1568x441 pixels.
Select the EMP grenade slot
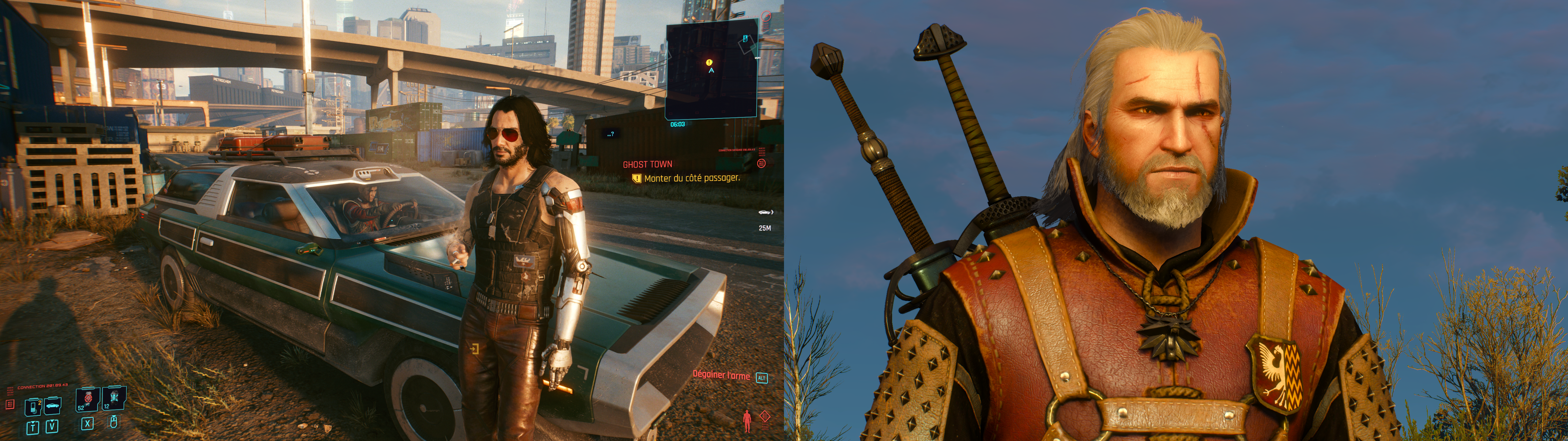[114, 398]
